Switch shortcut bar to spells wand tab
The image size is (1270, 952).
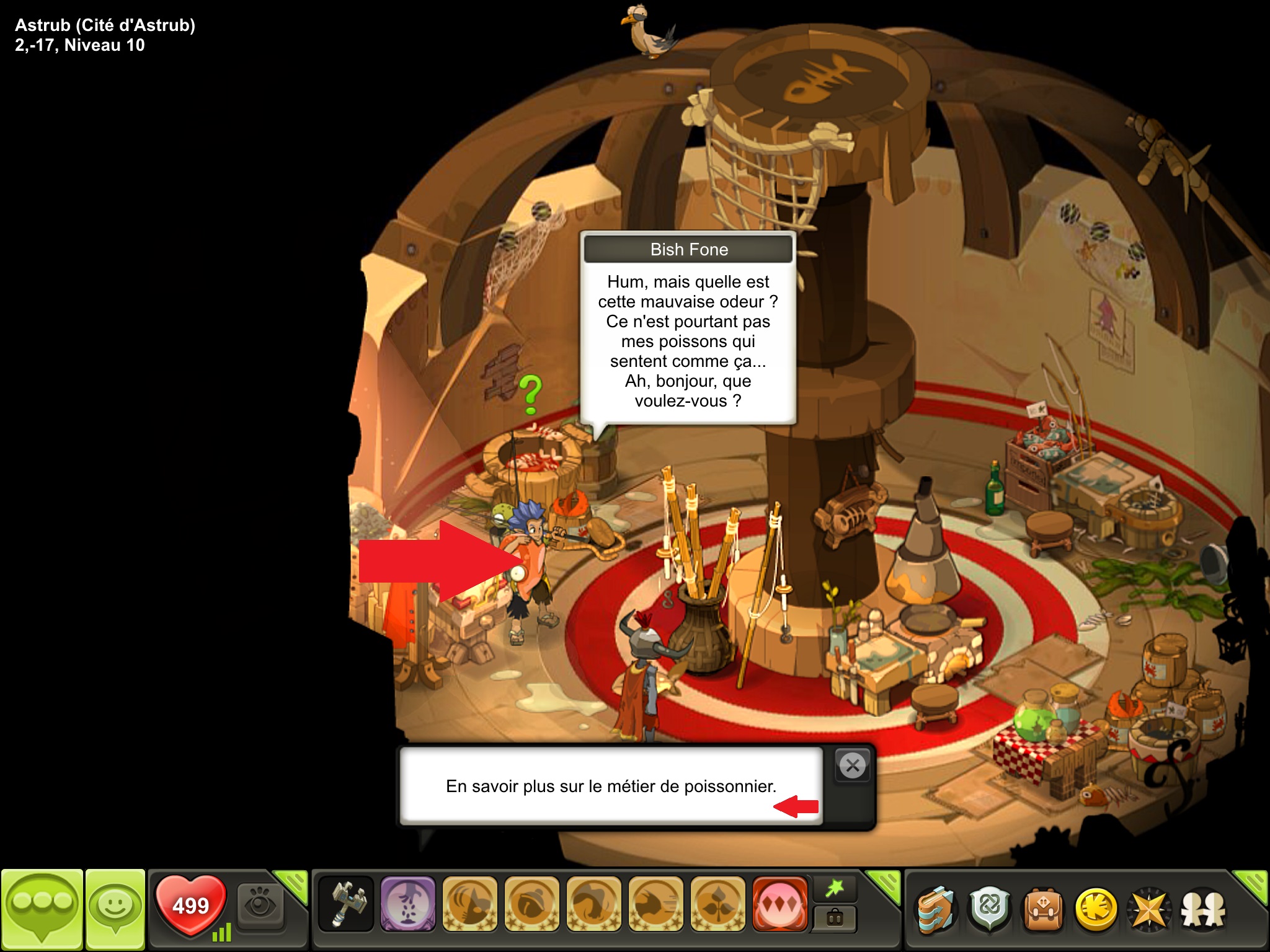[x=835, y=888]
